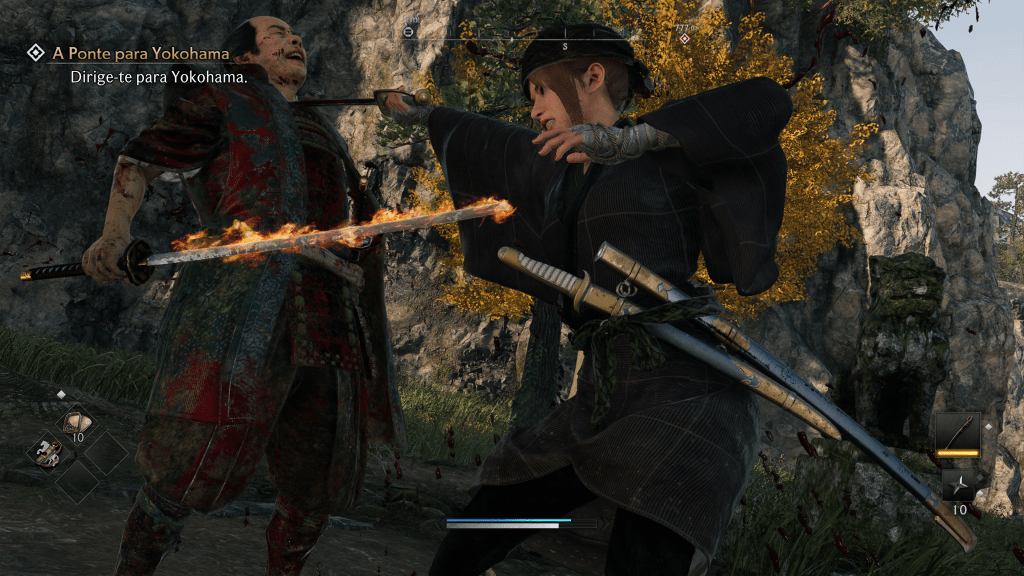Click the circular marker on the compass
The image size is (1024, 576).
[408, 33]
